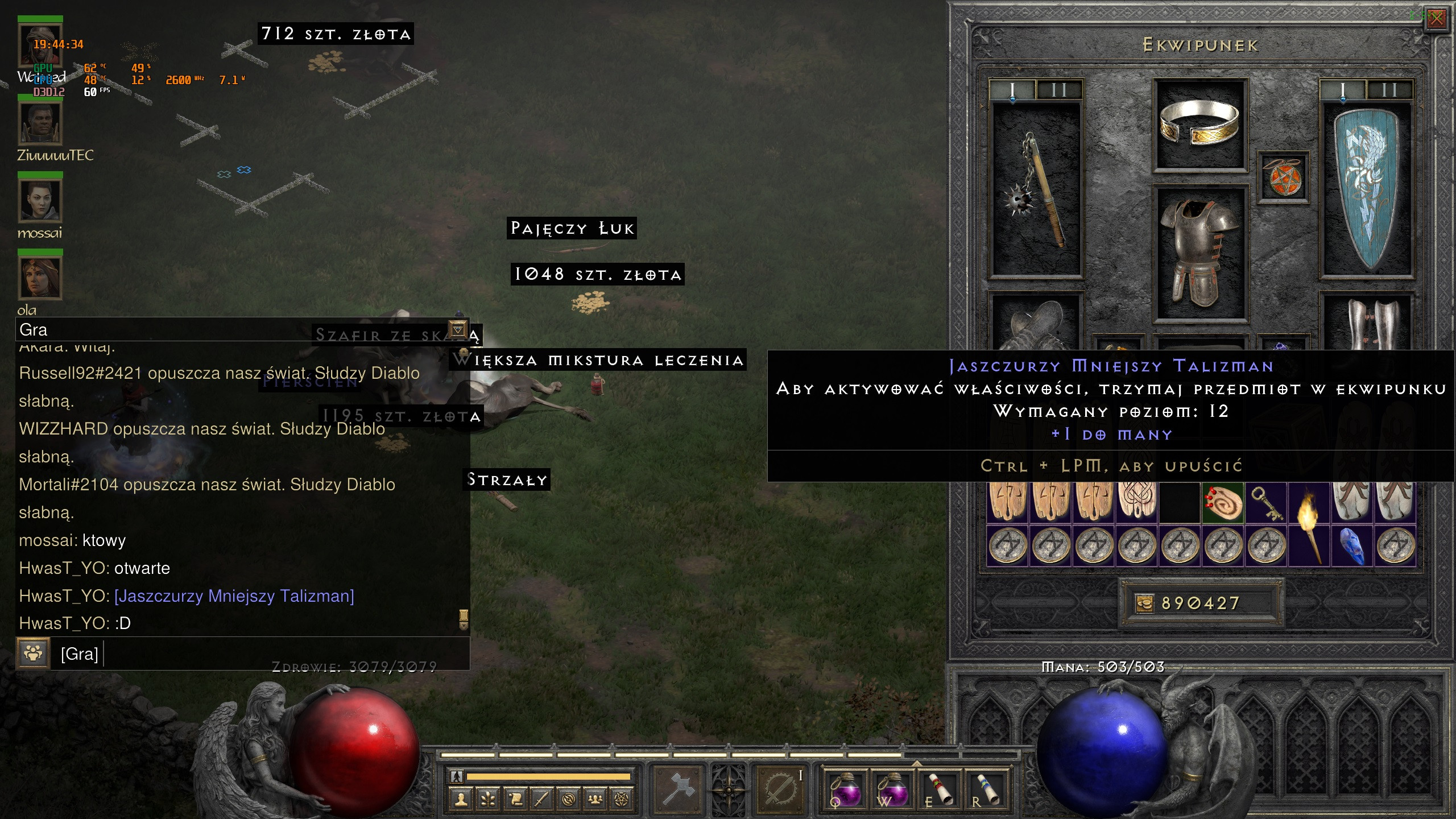Open the party screen button
The image size is (1456, 819).
[x=595, y=800]
